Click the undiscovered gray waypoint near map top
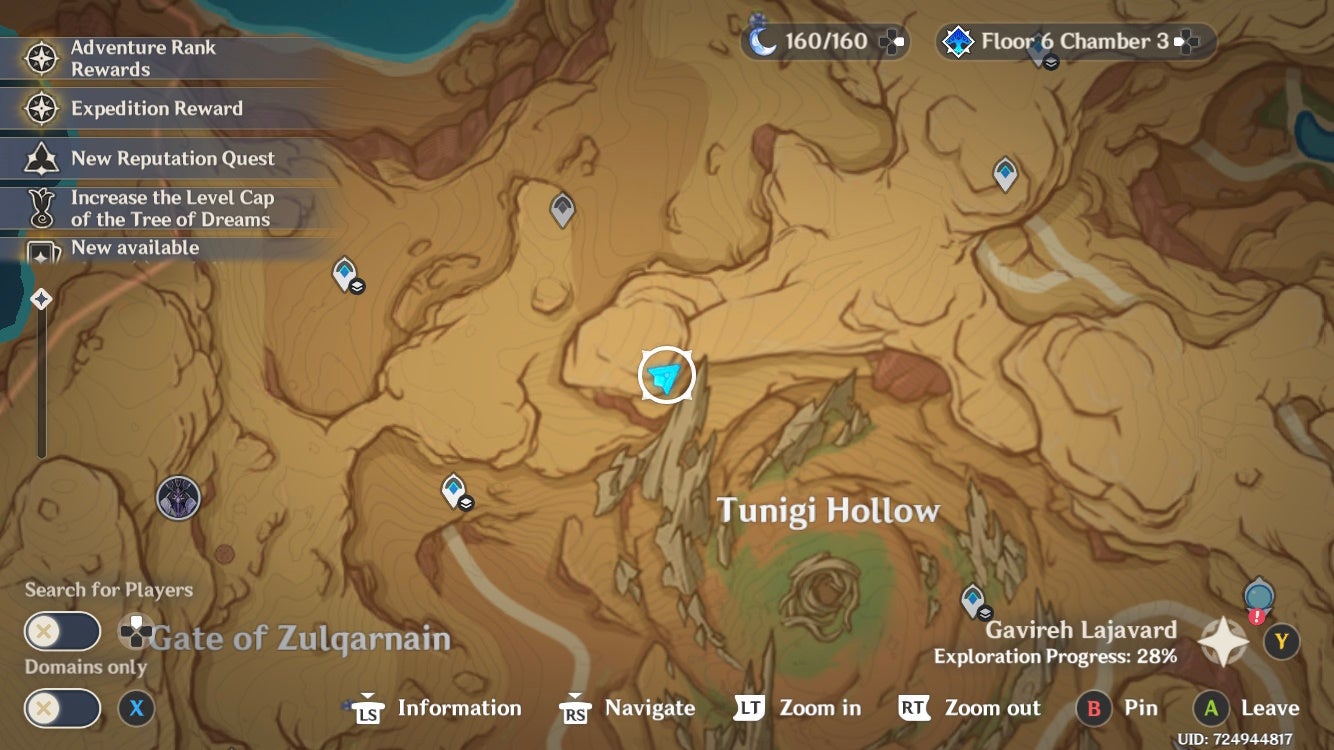The width and height of the screenshot is (1334, 750). point(561,208)
